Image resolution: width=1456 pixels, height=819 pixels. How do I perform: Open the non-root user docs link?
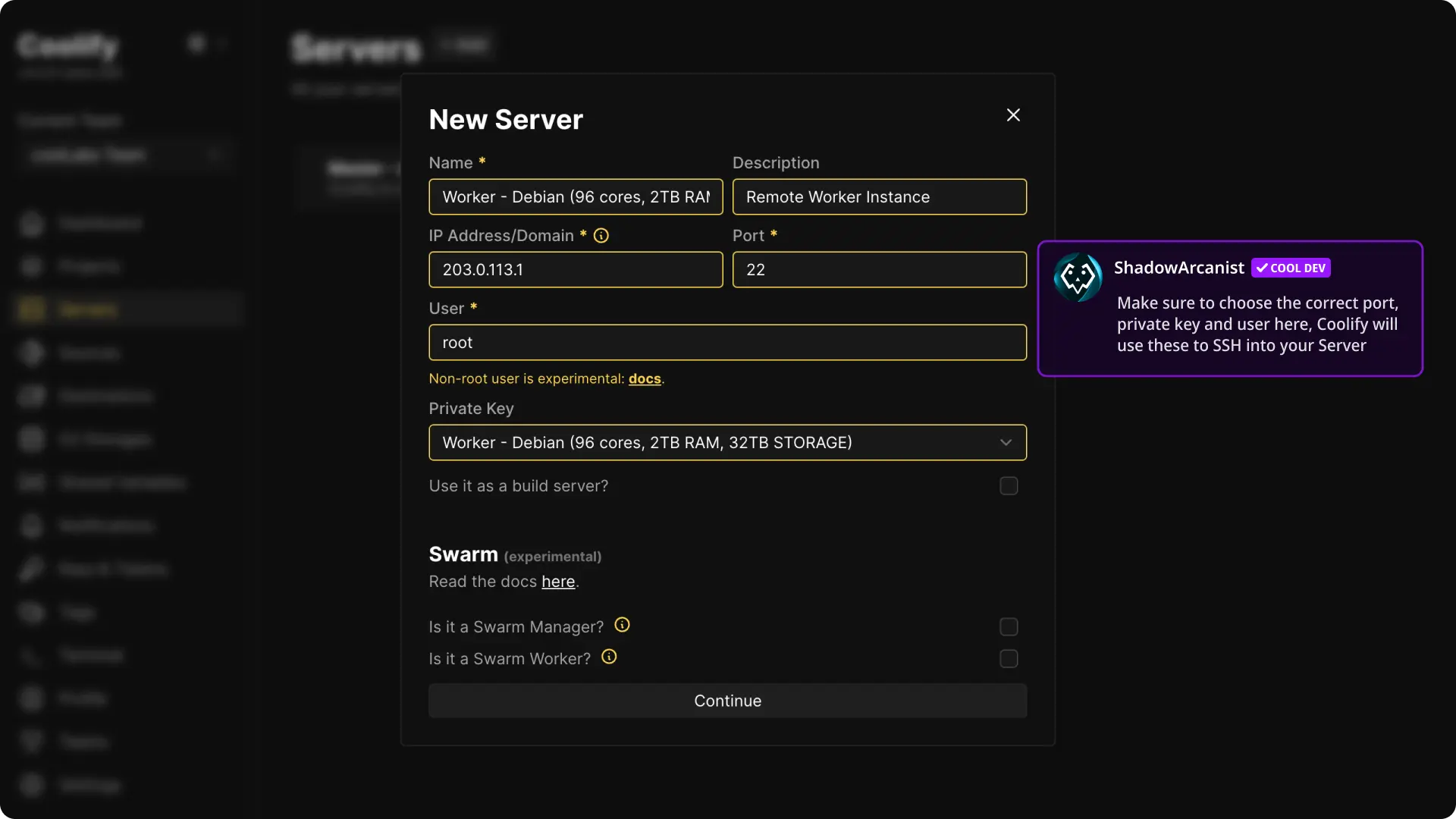click(x=645, y=379)
